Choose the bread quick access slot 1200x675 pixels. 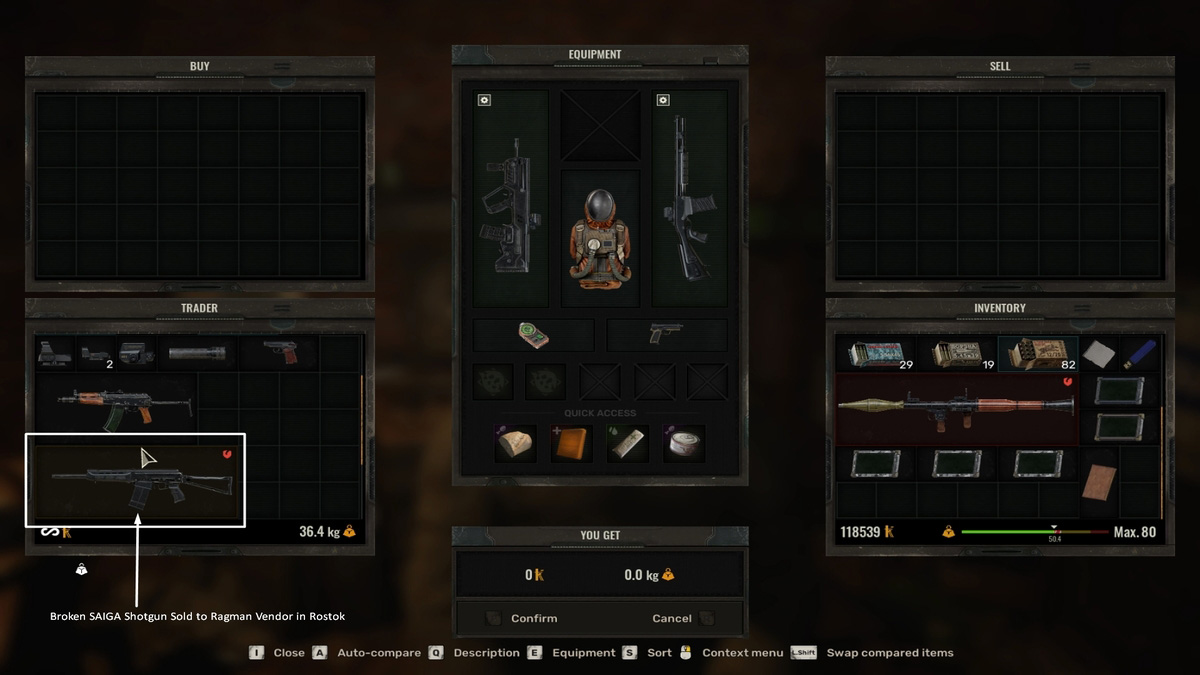coord(517,443)
